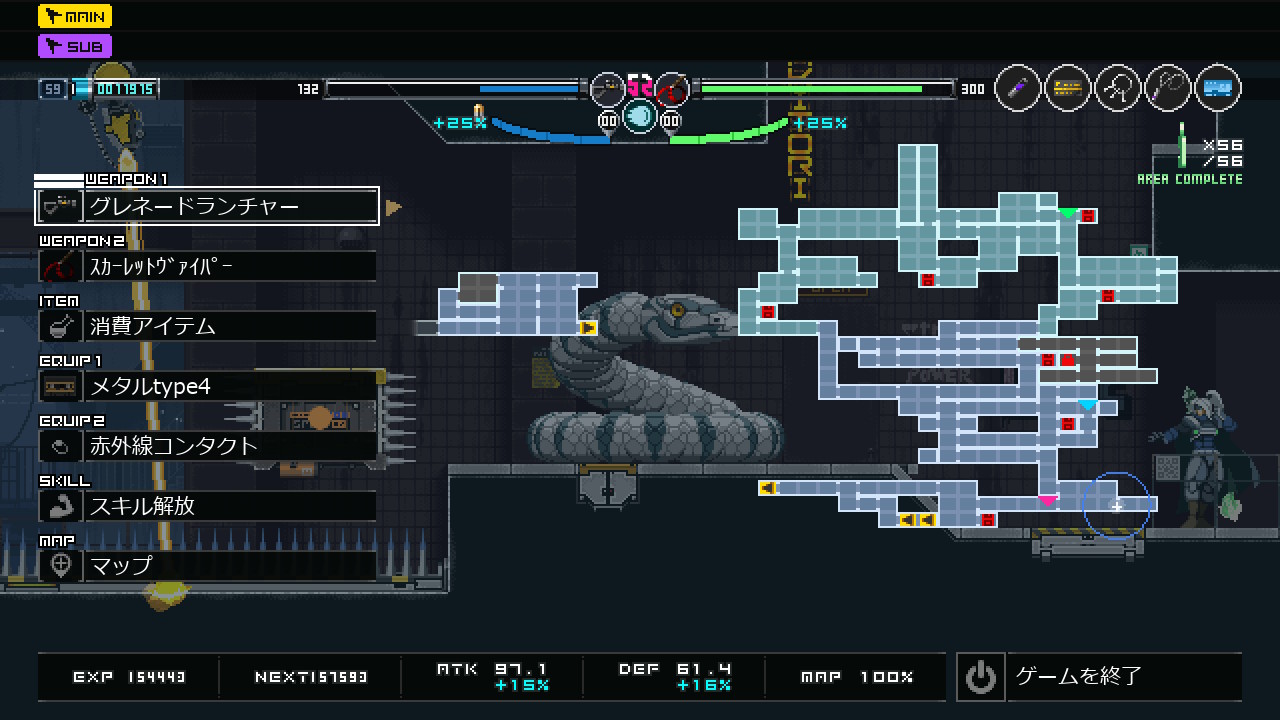Click the purple vial circular icon

[x=1018, y=89]
